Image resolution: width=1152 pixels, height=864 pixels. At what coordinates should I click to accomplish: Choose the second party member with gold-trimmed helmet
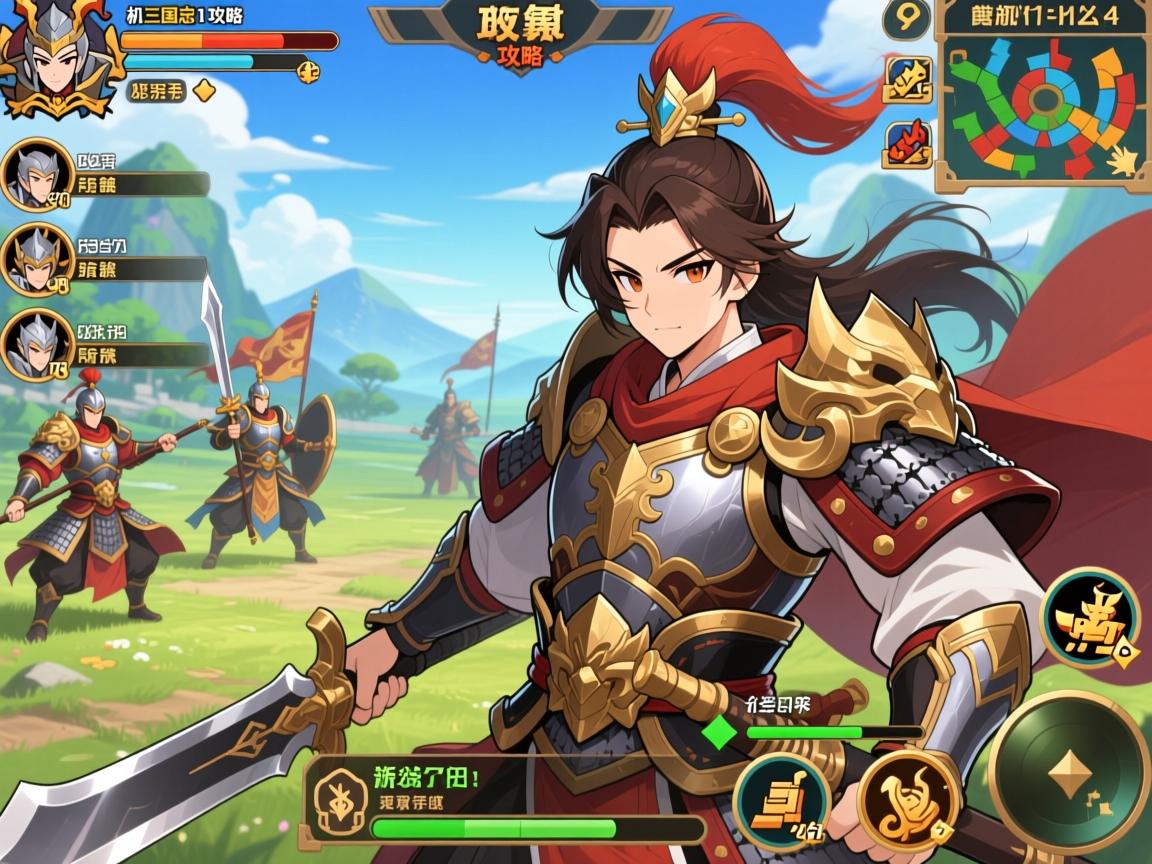[x=35, y=259]
